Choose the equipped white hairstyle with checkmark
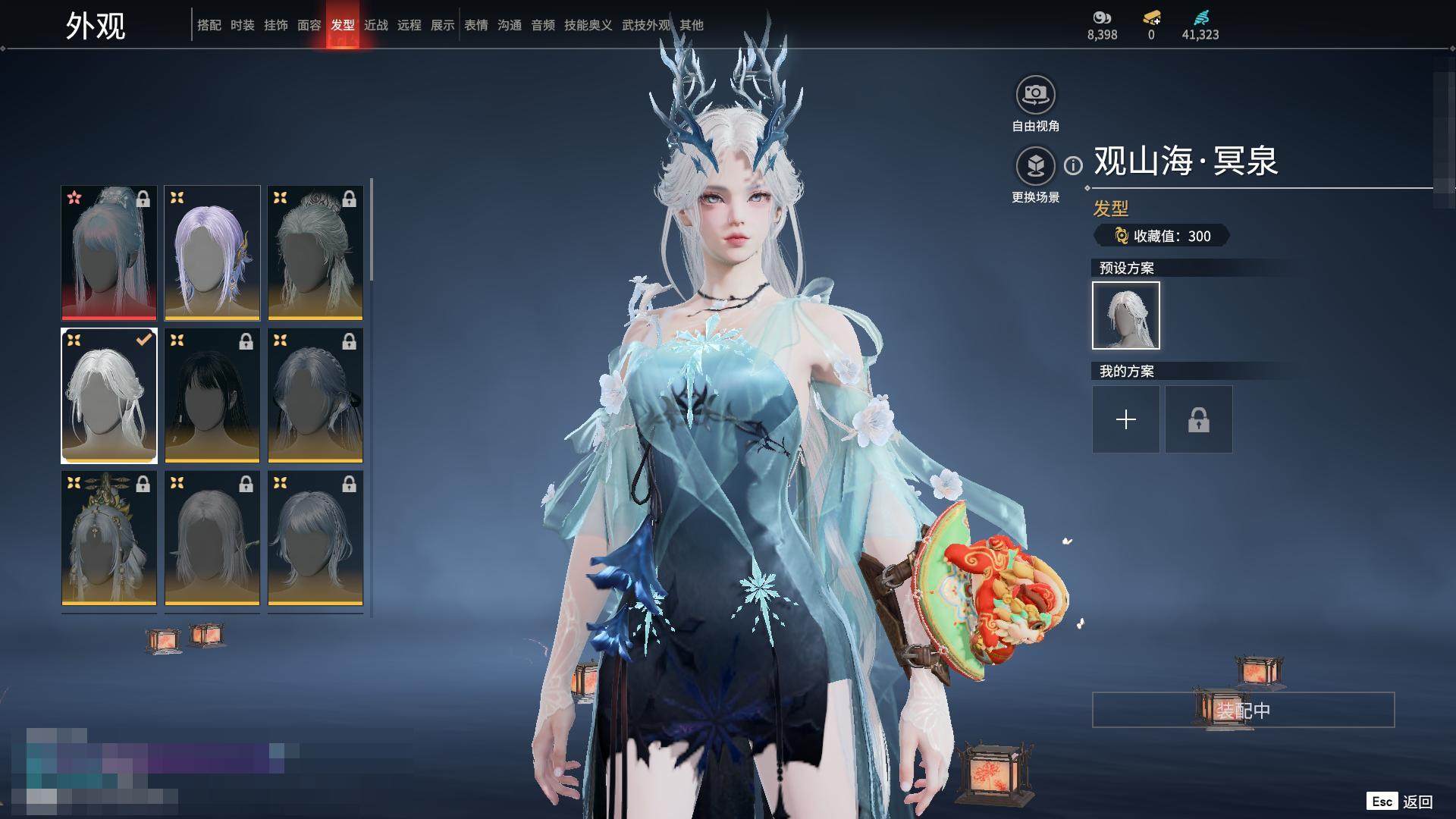The width and height of the screenshot is (1456, 819). click(109, 395)
